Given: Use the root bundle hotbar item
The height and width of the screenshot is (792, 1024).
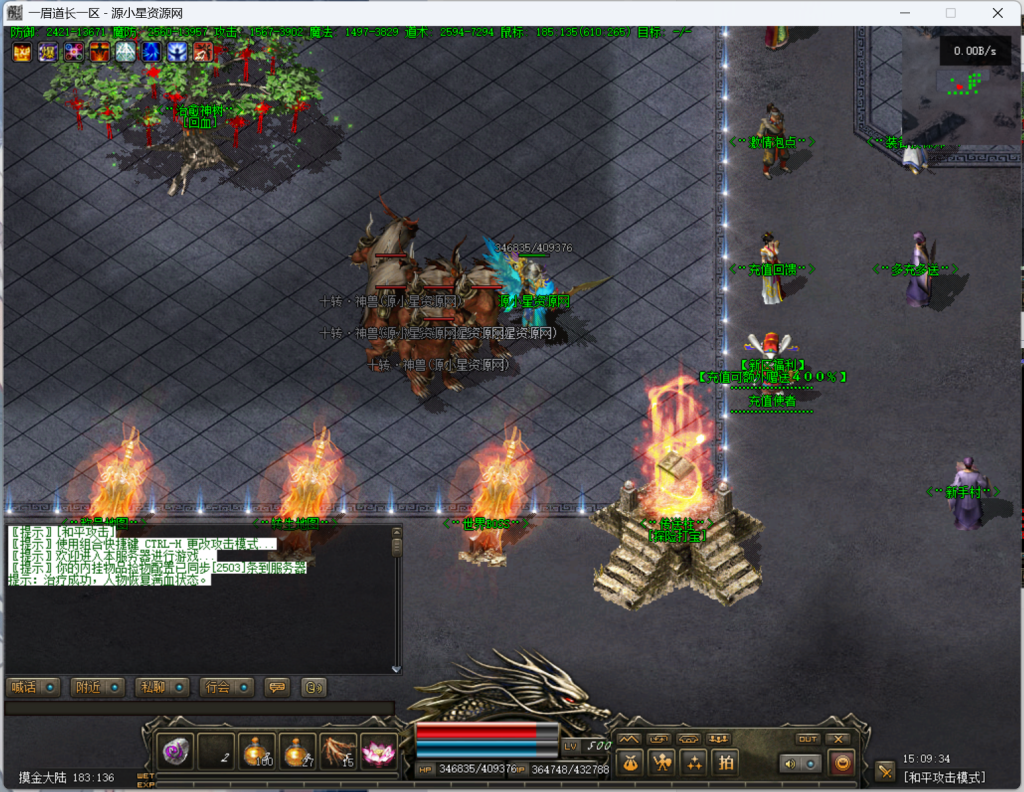Looking at the screenshot, I should point(338,752).
